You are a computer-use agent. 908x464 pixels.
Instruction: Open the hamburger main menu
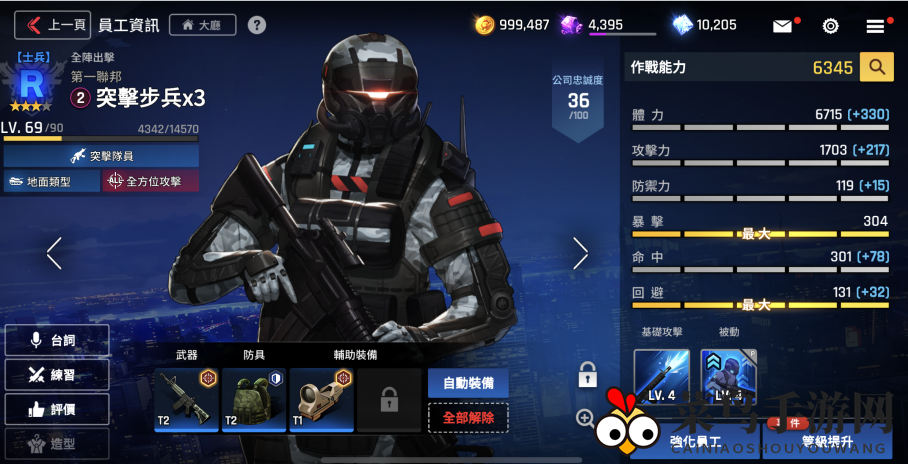[x=876, y=26]
